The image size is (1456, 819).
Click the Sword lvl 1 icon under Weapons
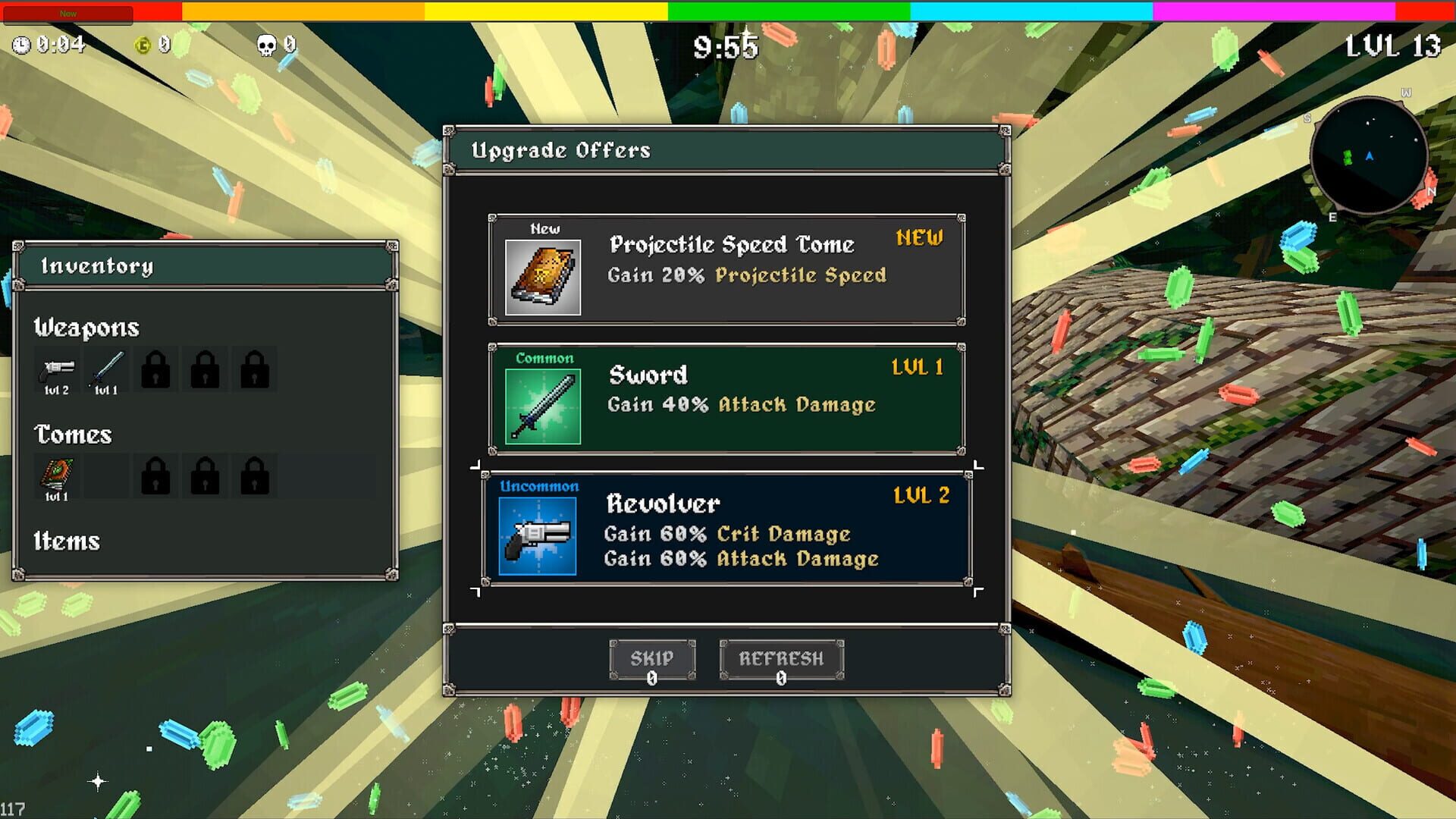pos(105,369)
